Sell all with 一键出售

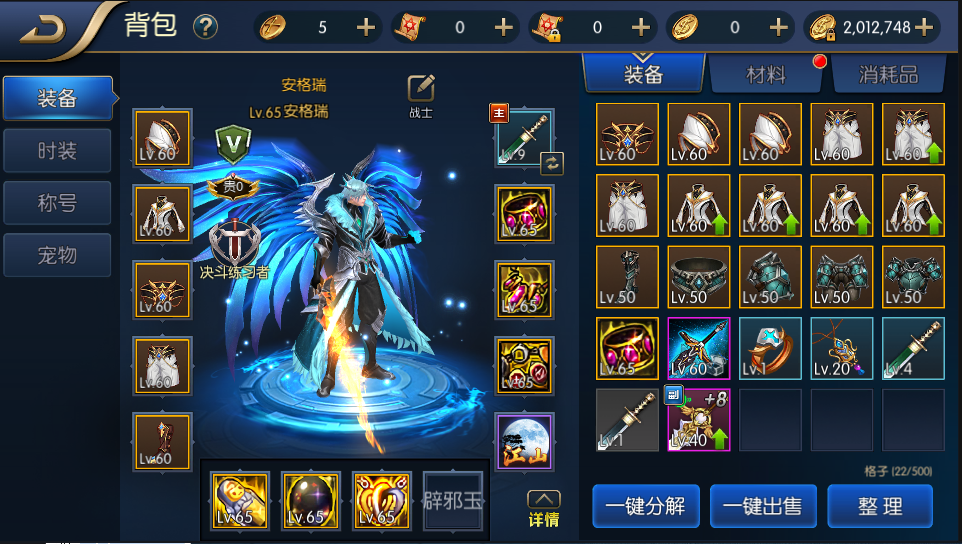(763, 506)
